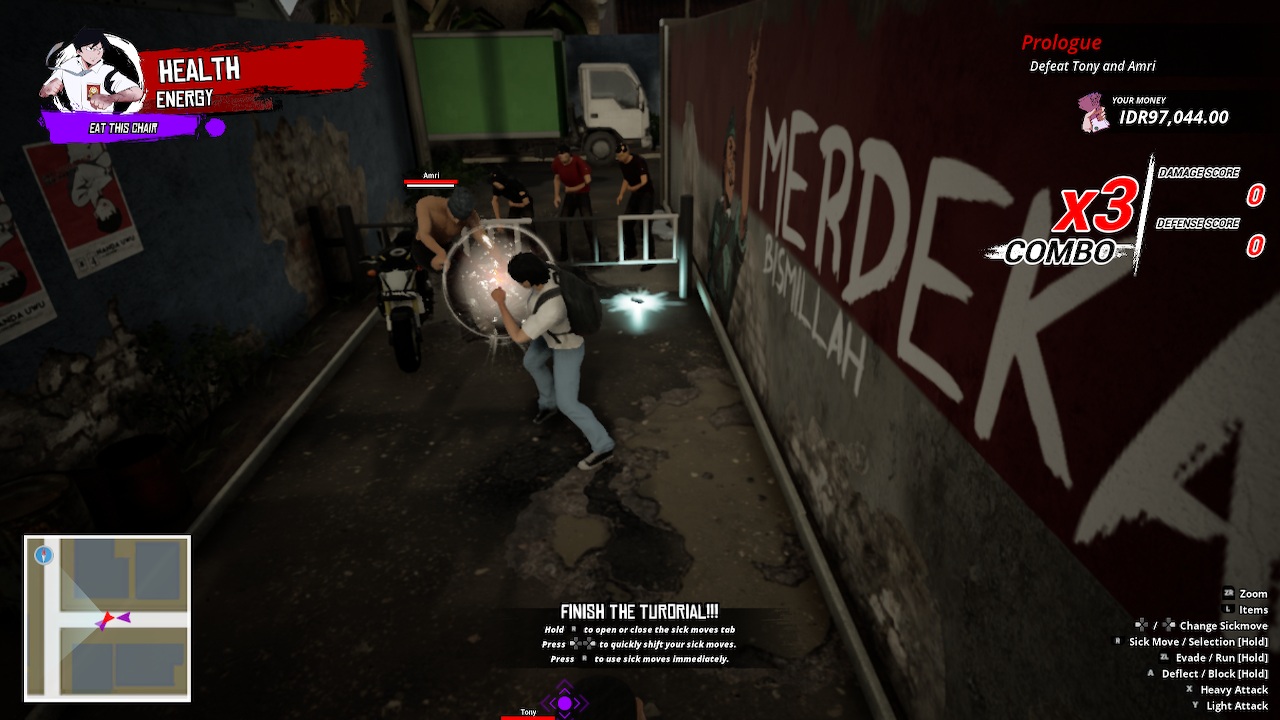Image resolution: width=1280 pixels, height=720 pixels.
Task: Click the Y Light Attack icon
Action: [1195, 706]
